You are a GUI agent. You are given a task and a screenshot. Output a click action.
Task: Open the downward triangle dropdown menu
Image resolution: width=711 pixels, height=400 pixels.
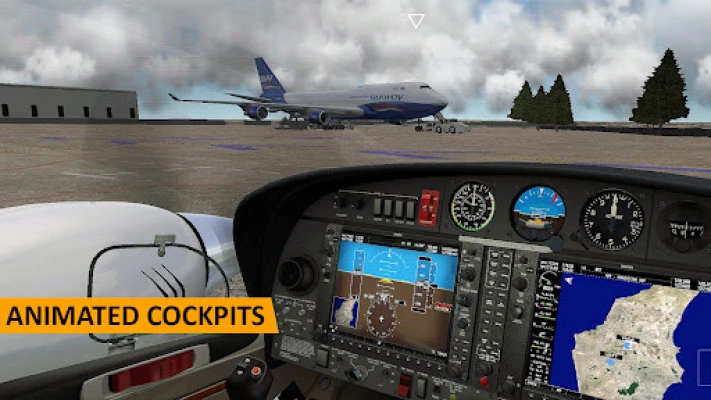point(416,21)
